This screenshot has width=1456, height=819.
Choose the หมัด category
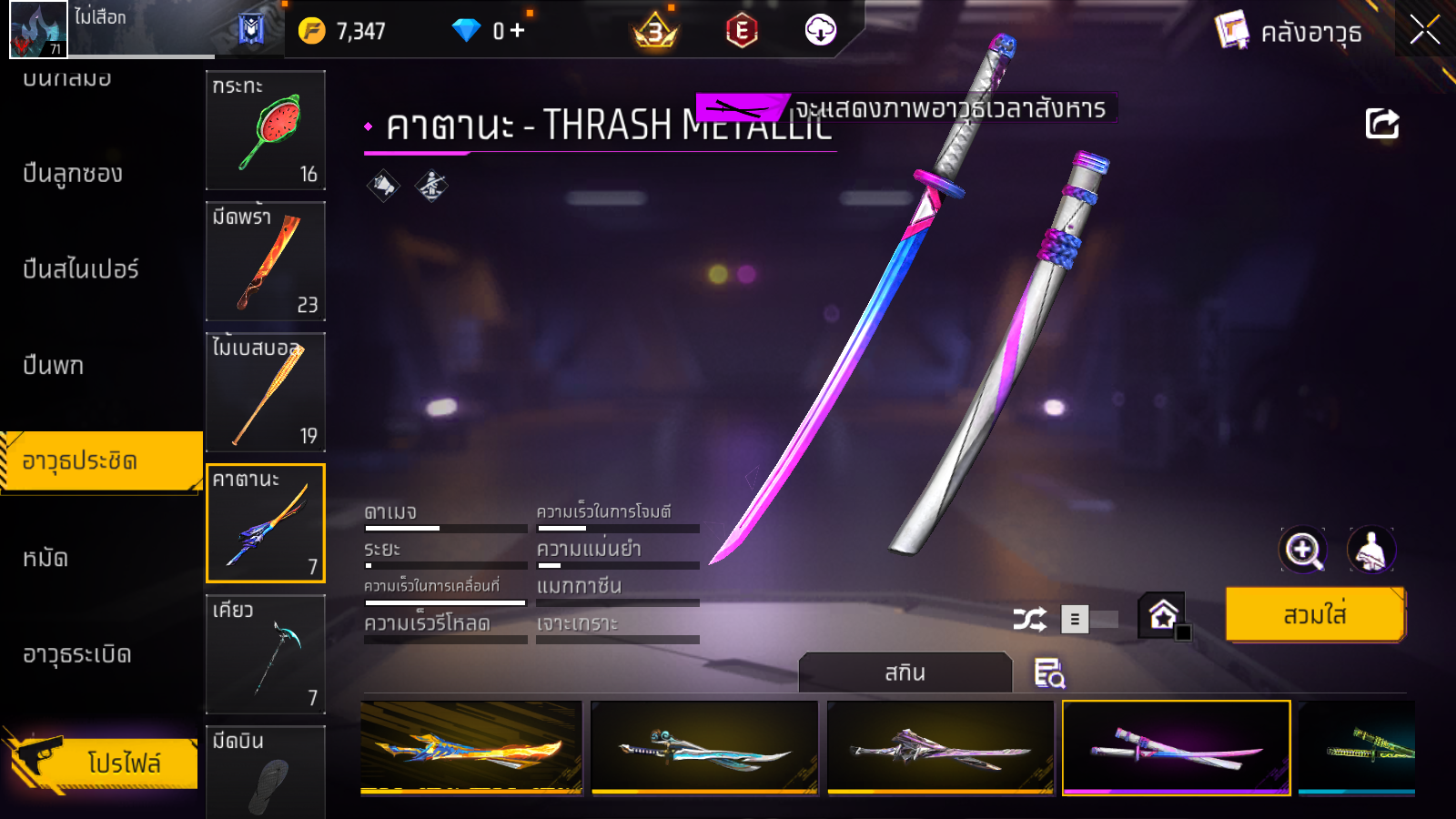coord(45,558)
